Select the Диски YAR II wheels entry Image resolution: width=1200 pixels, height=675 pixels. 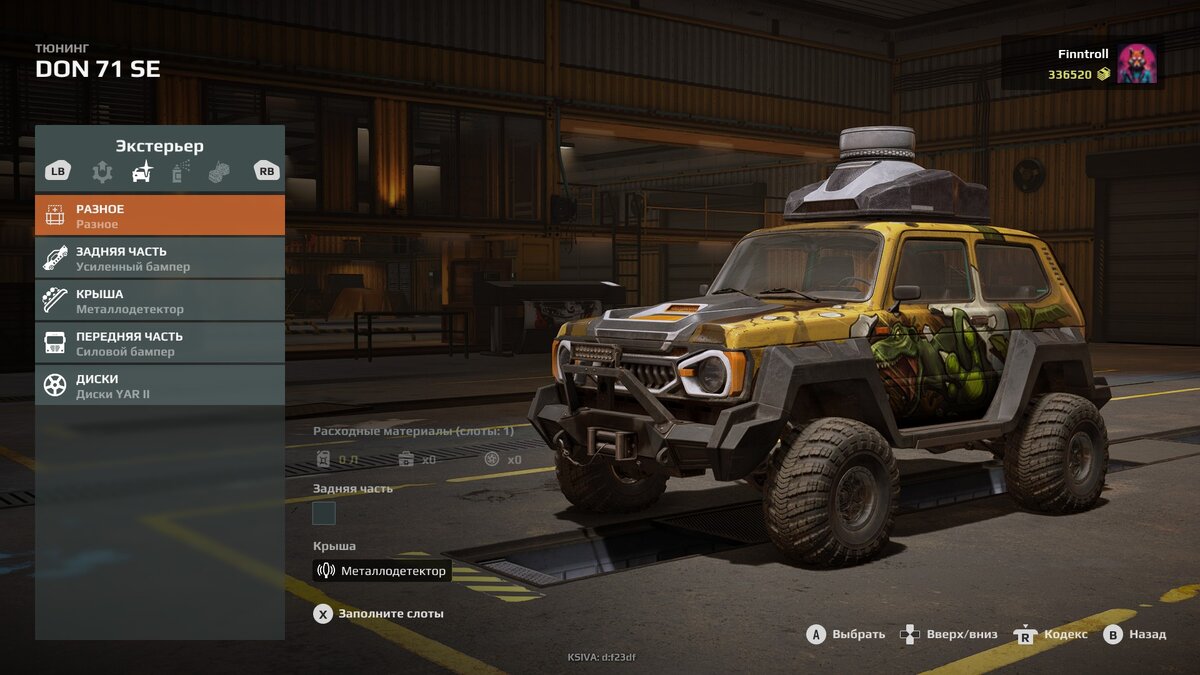160,386
